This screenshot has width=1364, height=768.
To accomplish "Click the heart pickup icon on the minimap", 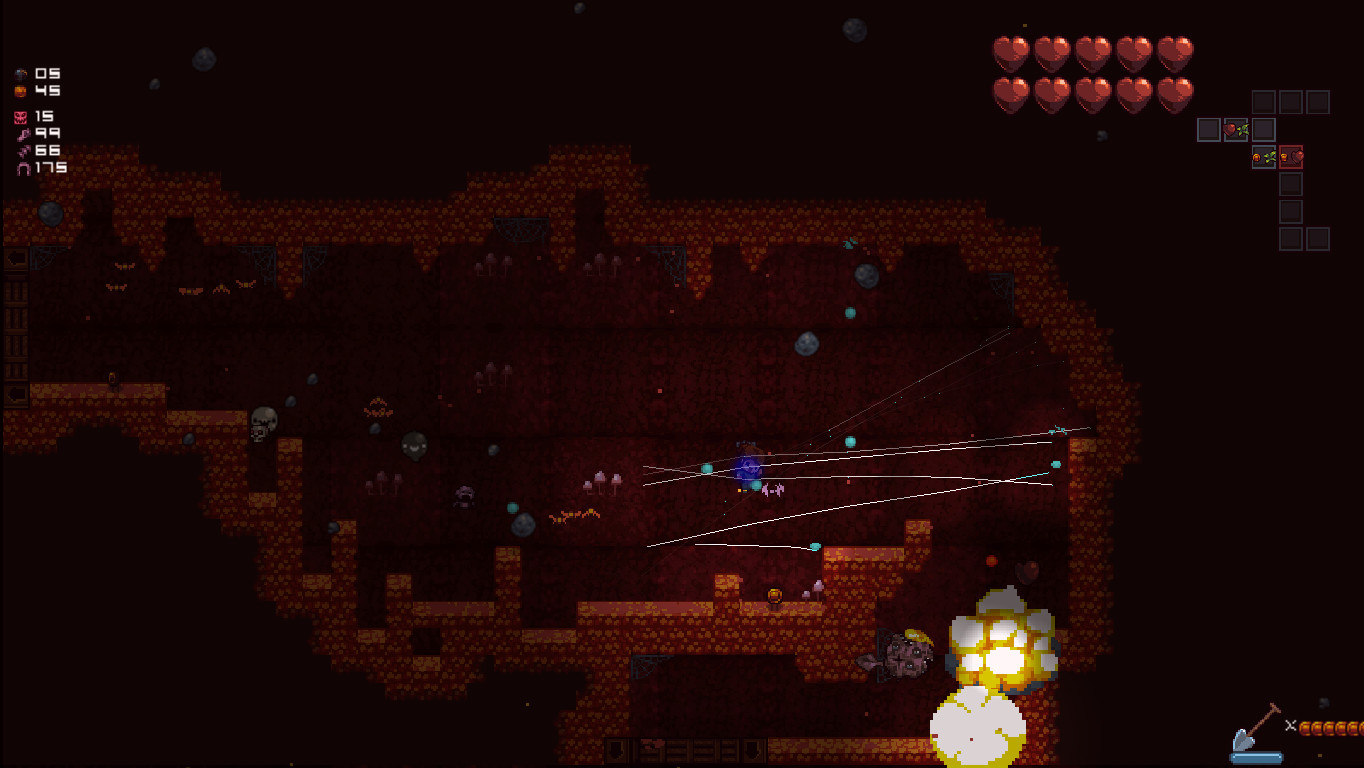I will (x=1237, y=129).
